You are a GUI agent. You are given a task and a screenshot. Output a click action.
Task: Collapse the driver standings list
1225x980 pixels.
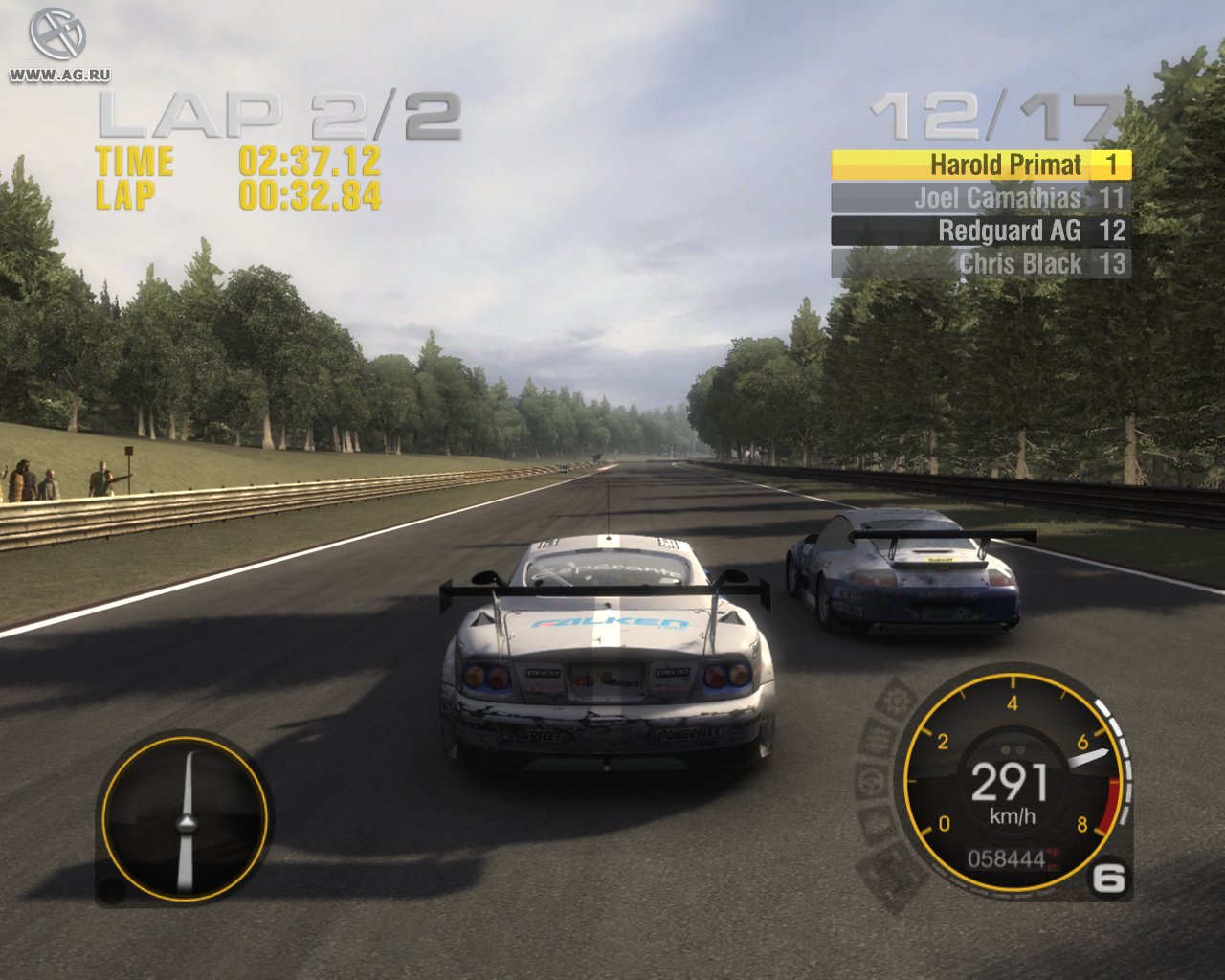(979, 214)
